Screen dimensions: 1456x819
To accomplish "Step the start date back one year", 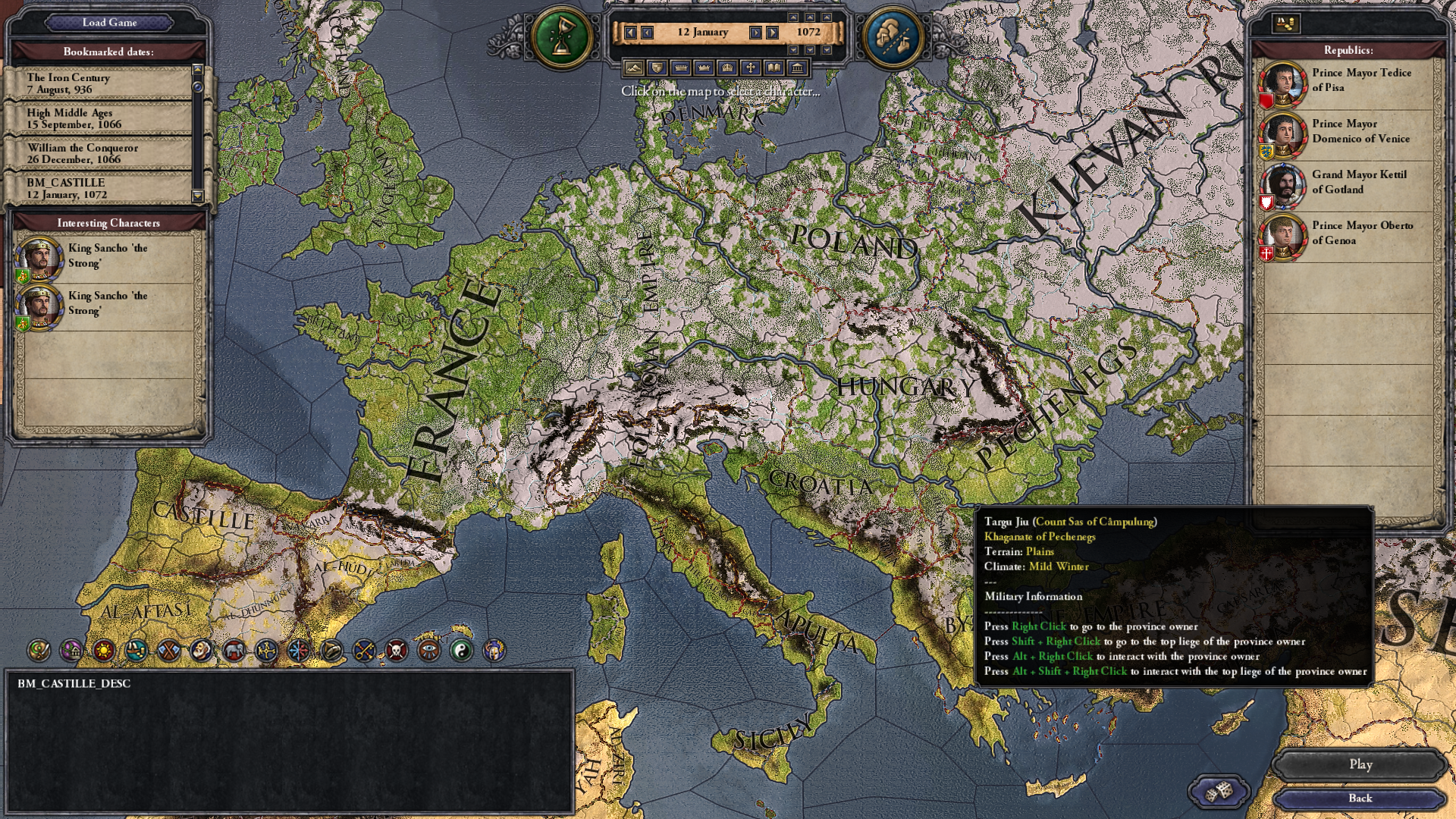I will tap(630, 33).
